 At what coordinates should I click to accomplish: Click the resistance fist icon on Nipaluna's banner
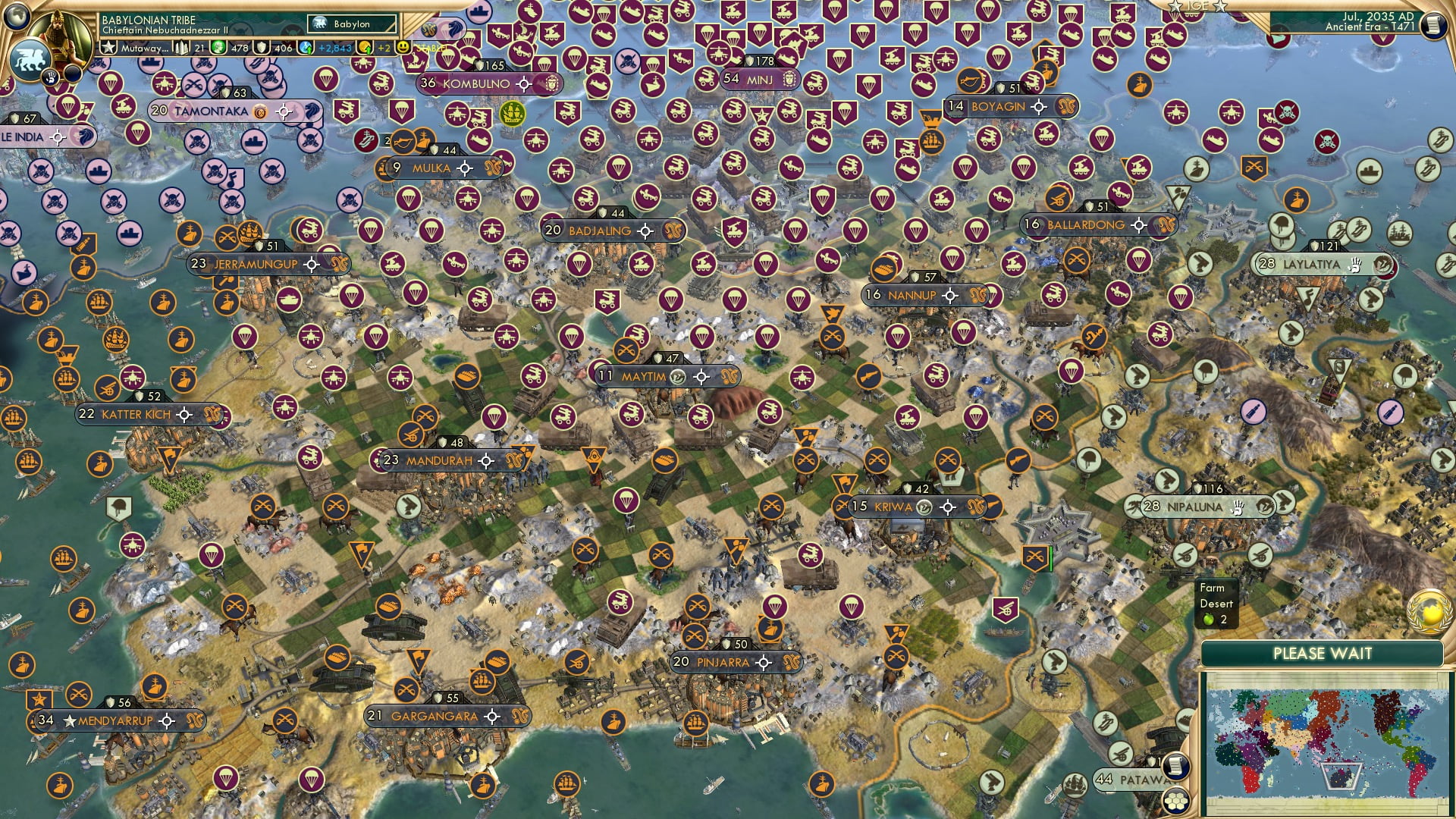pos(1238,508)
